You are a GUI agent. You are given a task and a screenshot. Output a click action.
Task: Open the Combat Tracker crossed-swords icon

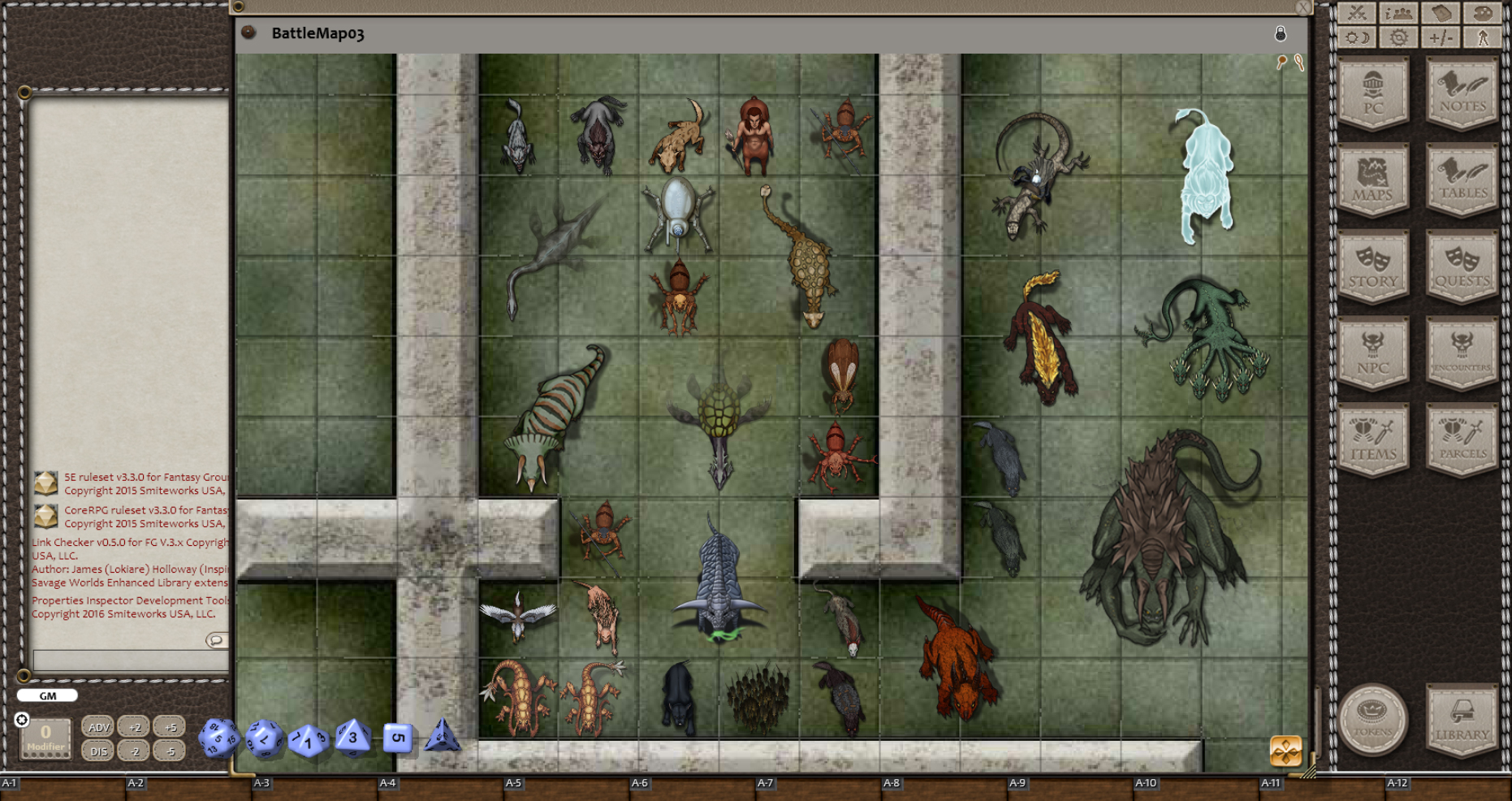(1356, 14)
